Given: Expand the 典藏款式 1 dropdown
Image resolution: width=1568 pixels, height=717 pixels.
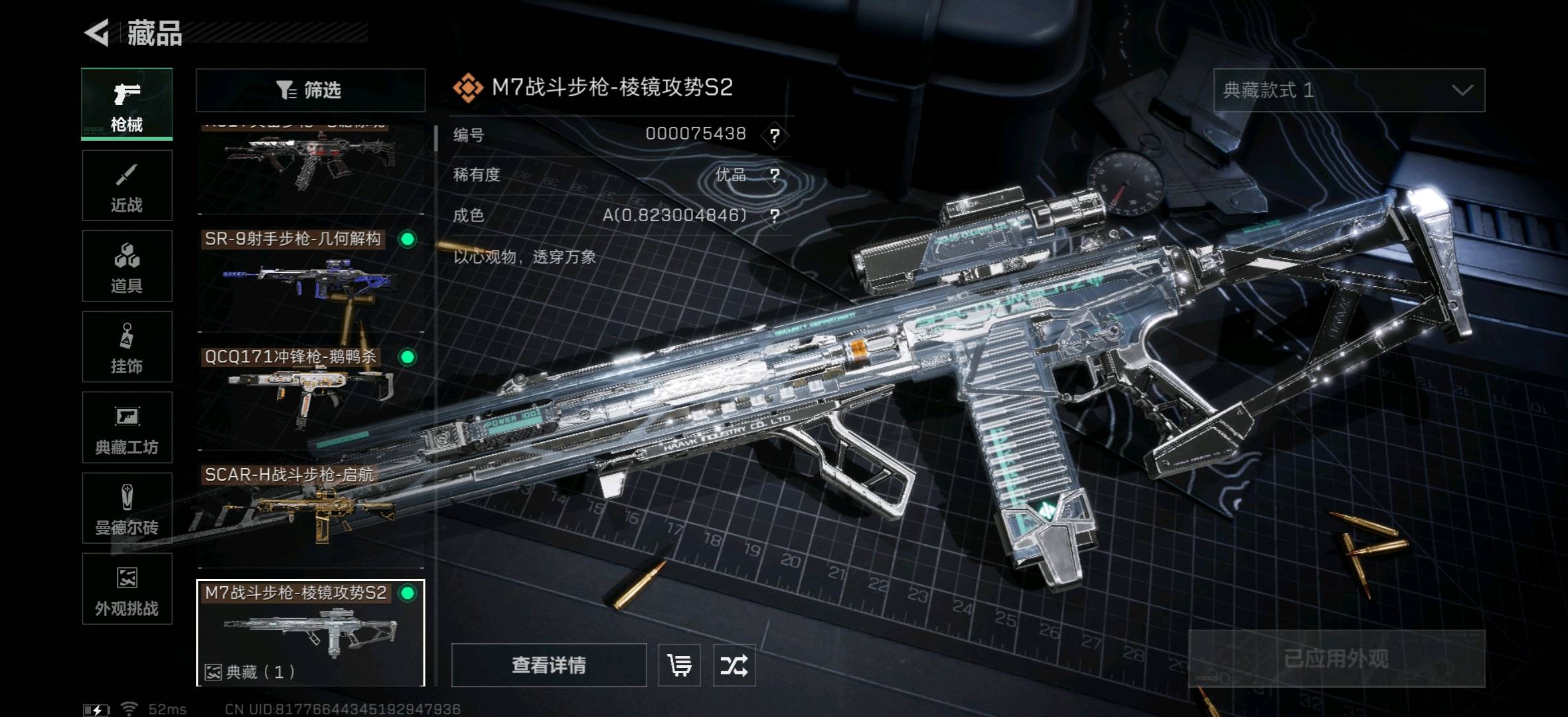Looking at the screenshot, I should pos(1348,90).
